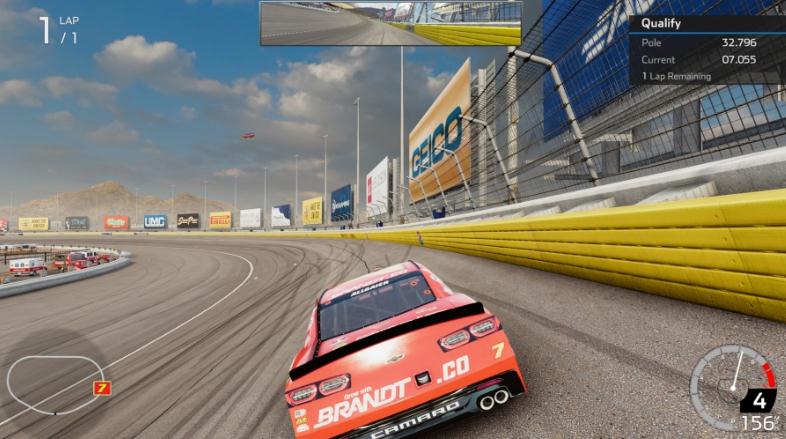Click the tachometer gauge
This screenshot has width=786, height=439.
point(733,387)
